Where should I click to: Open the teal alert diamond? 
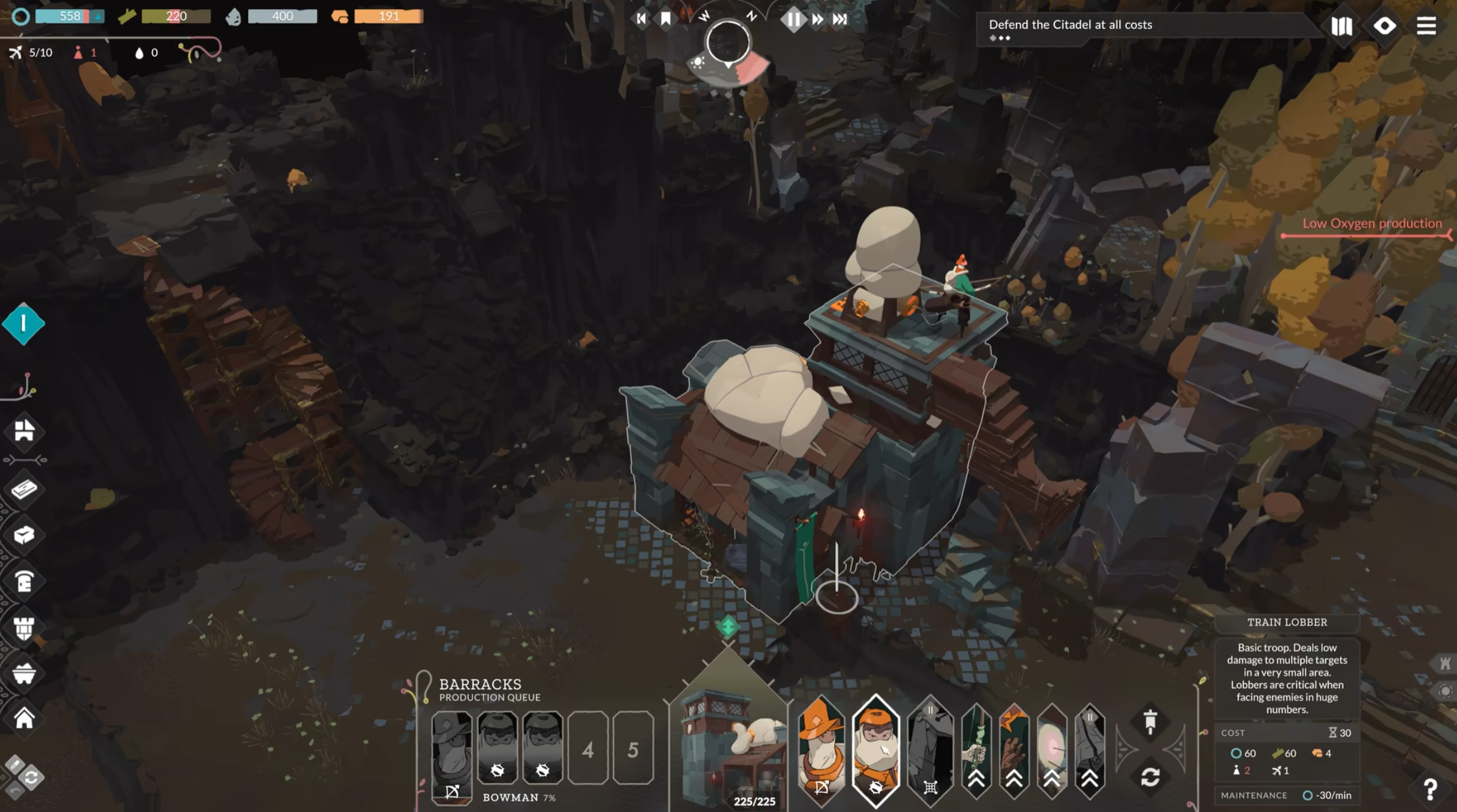24,323
